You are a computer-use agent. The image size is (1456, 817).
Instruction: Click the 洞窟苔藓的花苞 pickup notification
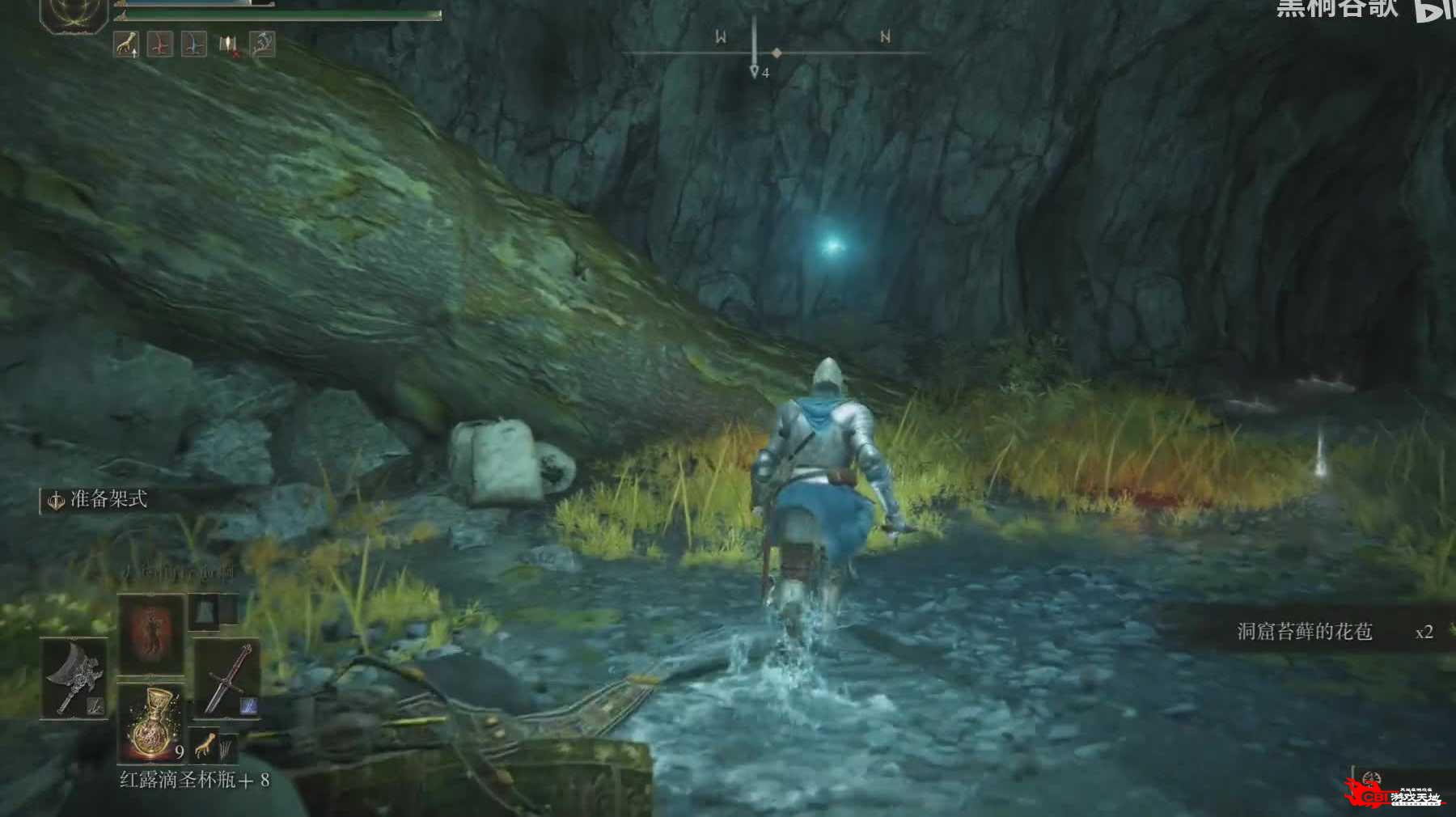pos(1304,632)
